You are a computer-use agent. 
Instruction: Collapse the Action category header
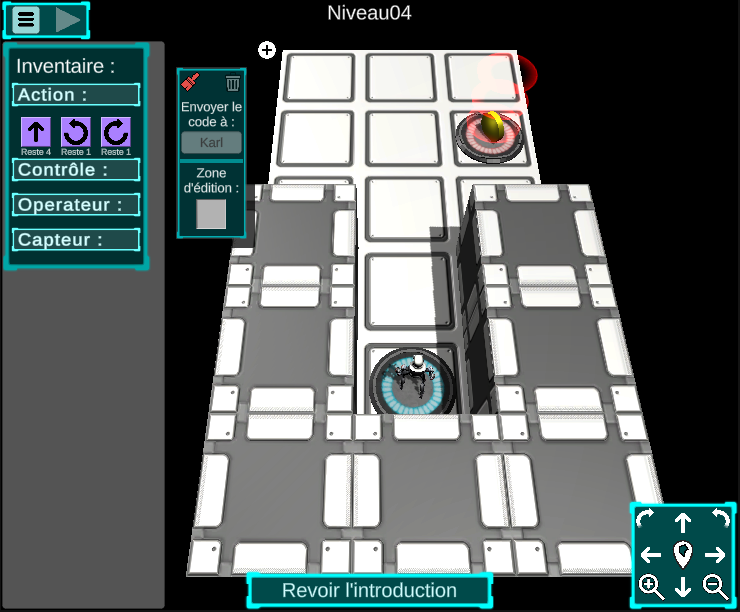pyautogui.click(x=76, y=95)
